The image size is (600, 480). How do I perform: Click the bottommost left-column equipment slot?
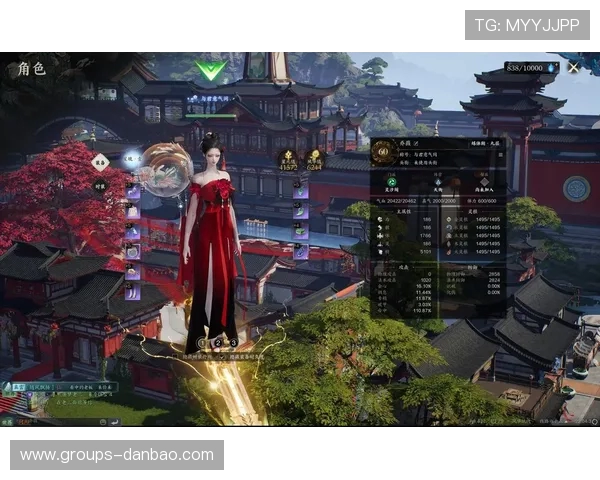click(x=132, y=292)
